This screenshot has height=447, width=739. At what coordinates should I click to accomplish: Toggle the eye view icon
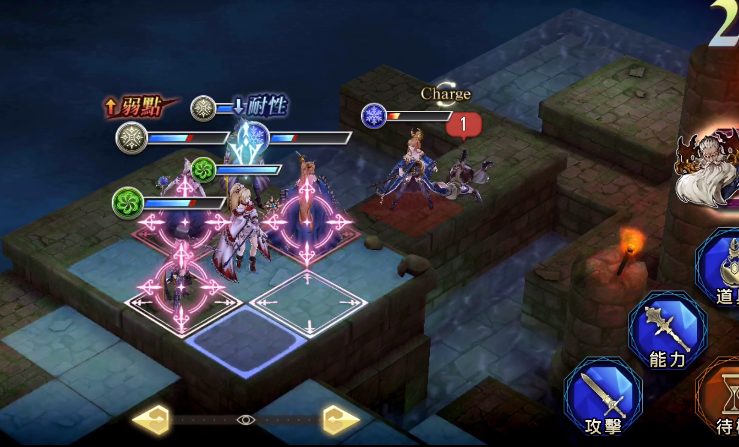click(246, 420)
